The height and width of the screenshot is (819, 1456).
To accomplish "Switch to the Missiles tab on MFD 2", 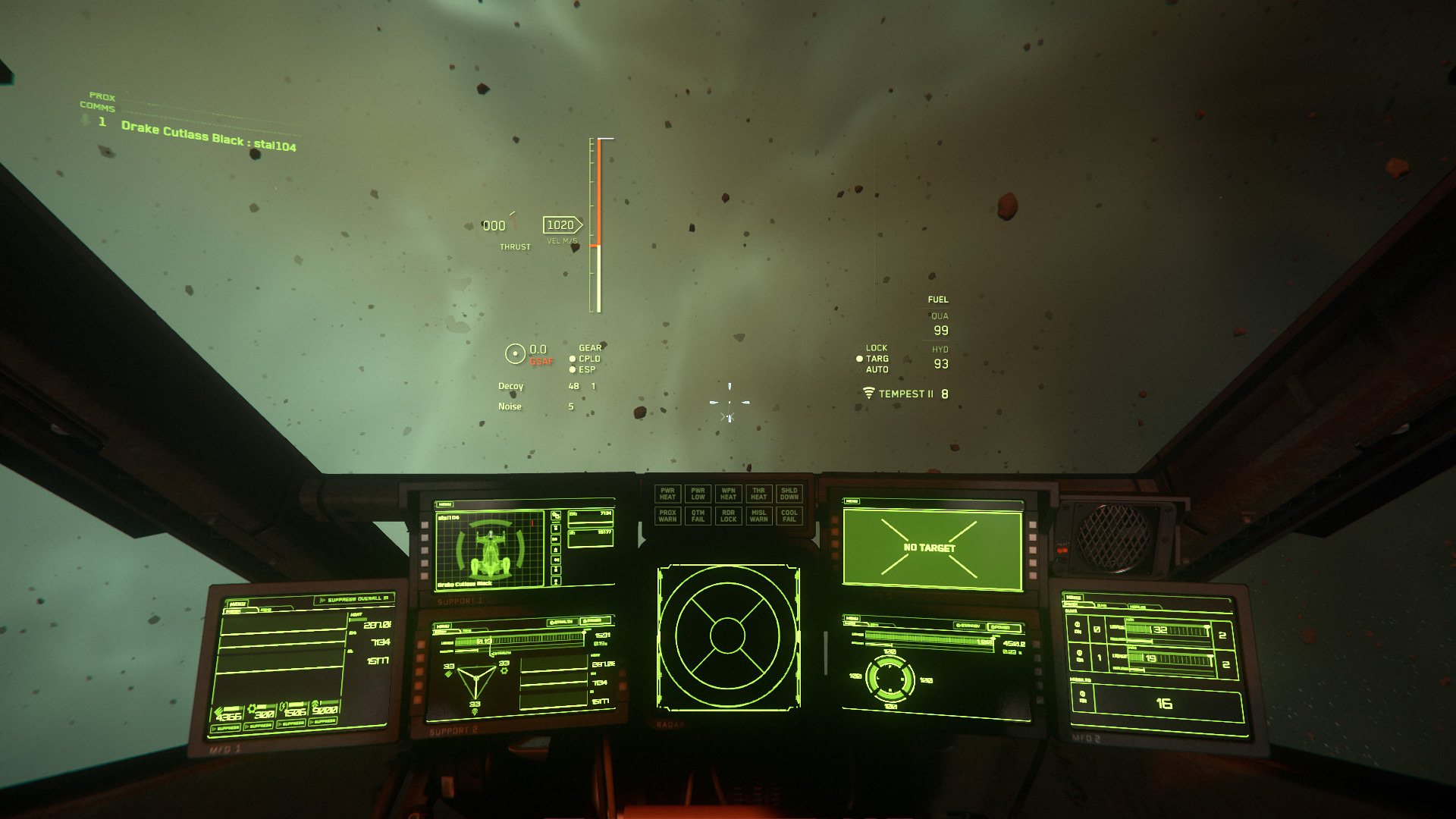I will pos(1137,607).
